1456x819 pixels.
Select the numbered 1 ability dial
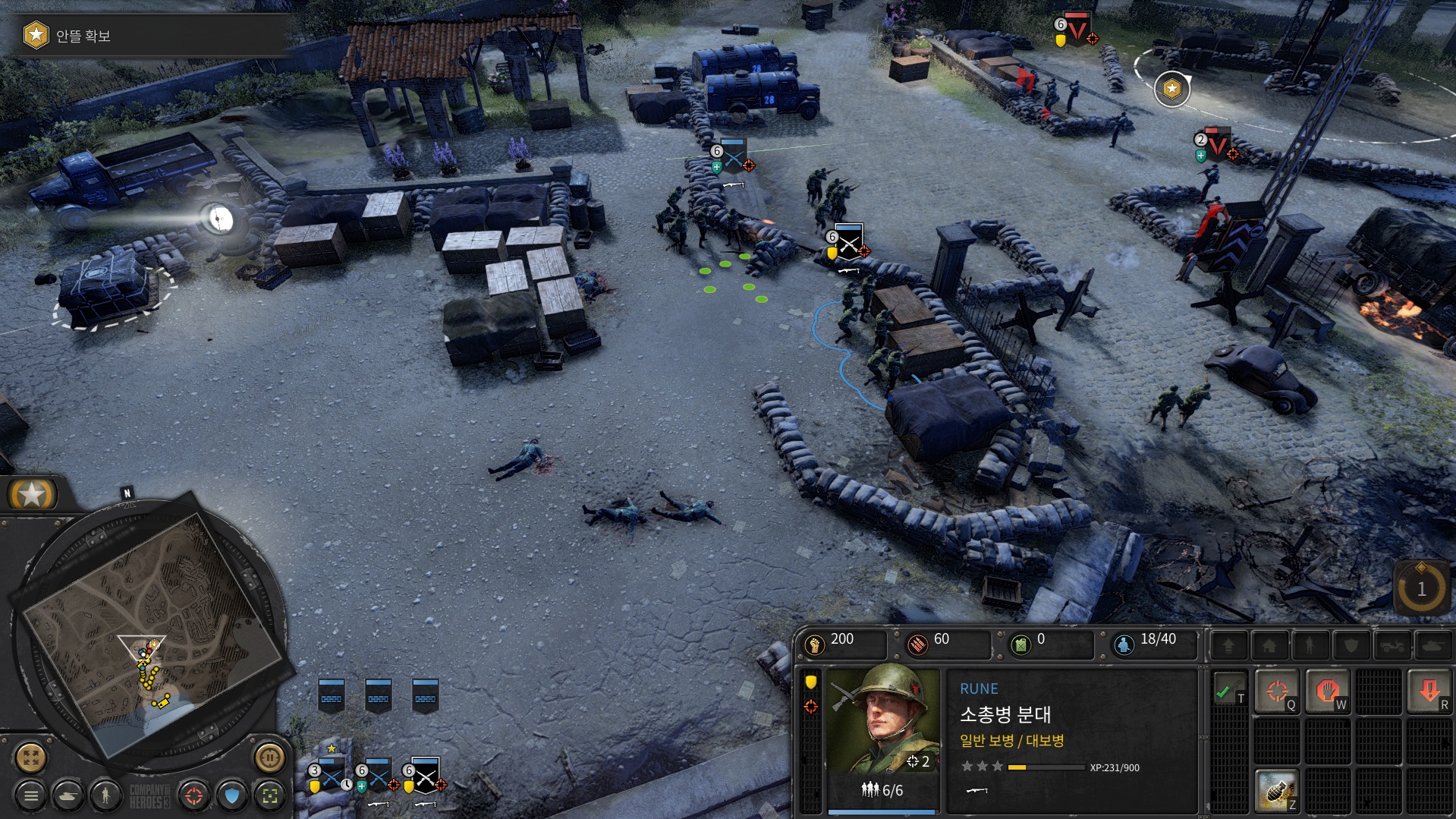coord(1421,588)
